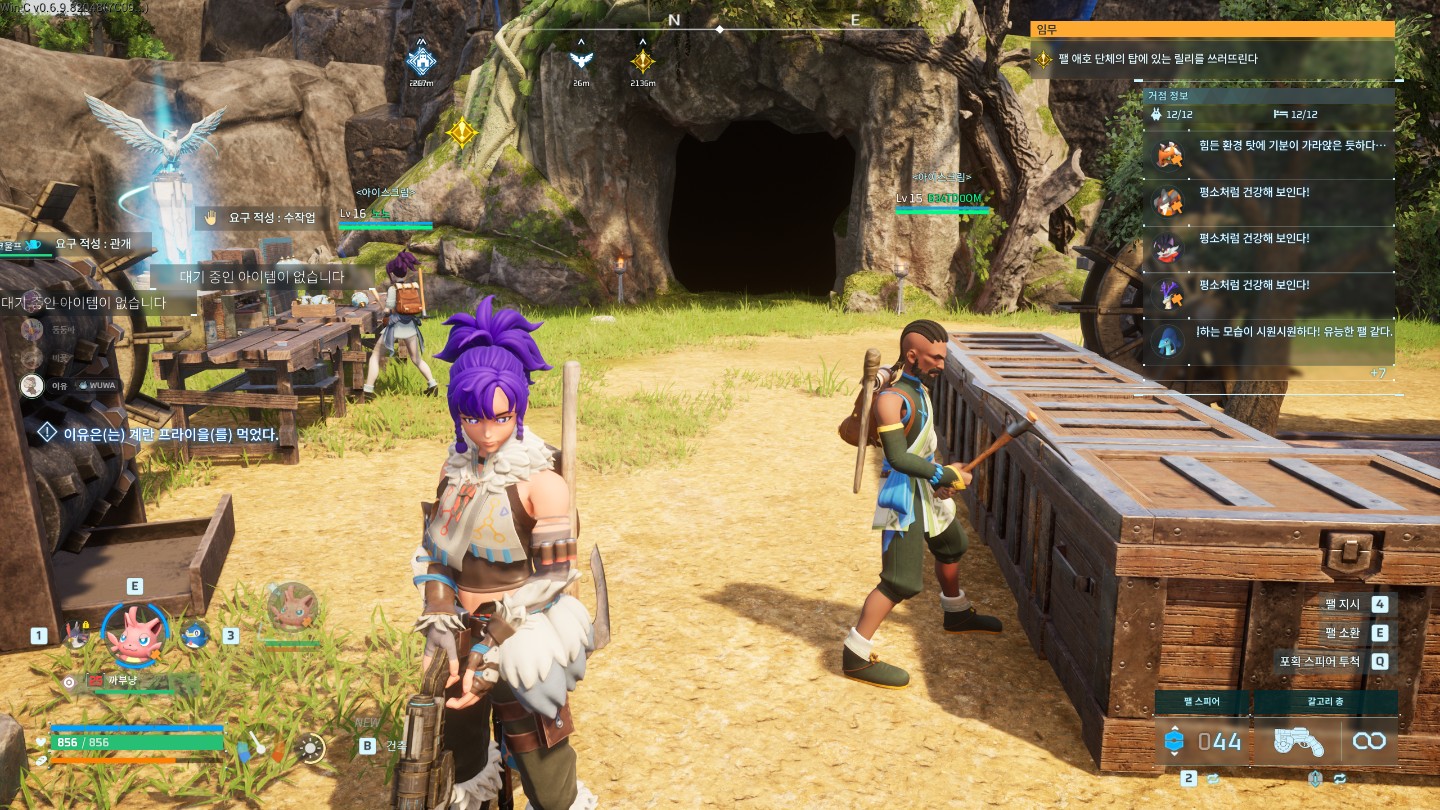
Task: Open the base info panel header
Action: coord(1268,96)
